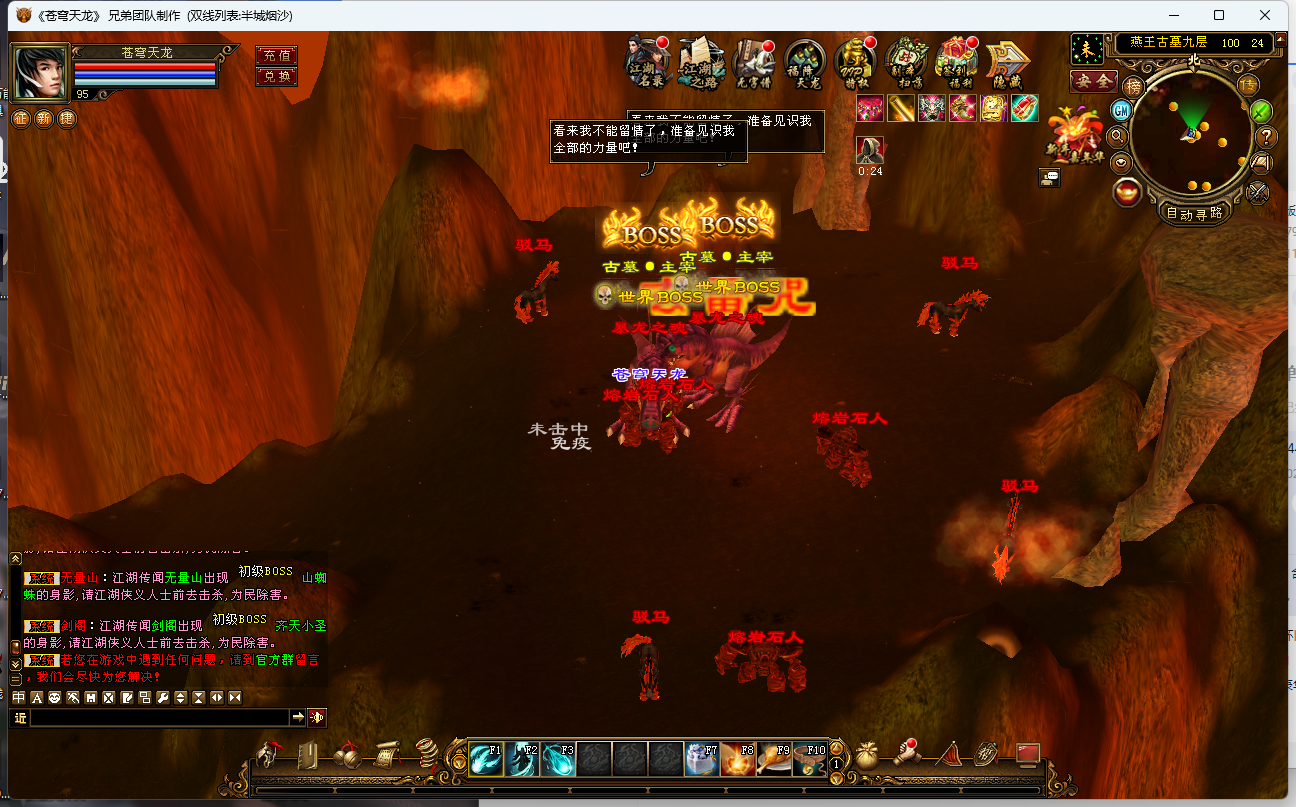Click the 兑换 exchange button
This screenshot has width=1296, height=807.
[277, 76]
